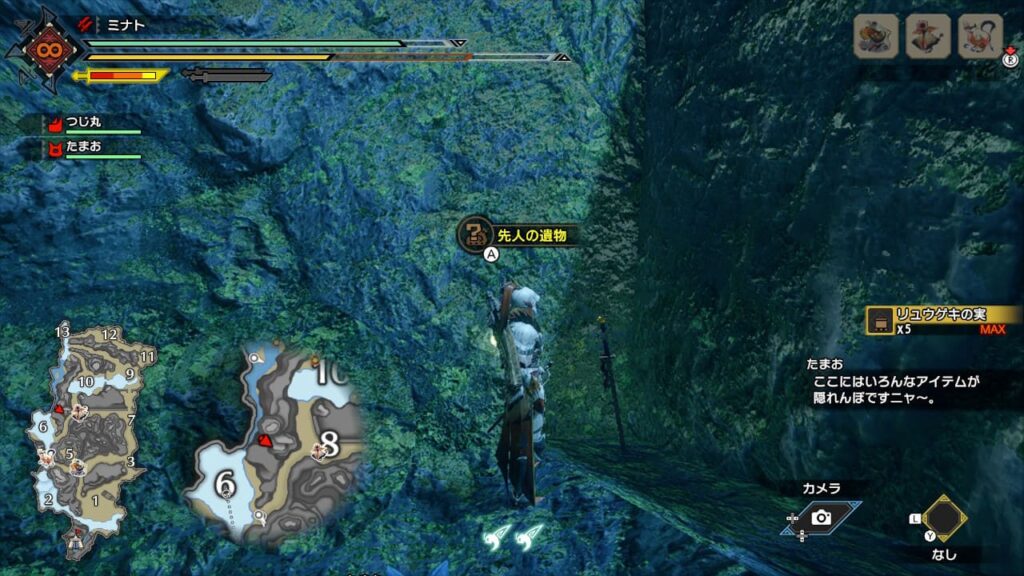Select buddy つじ丸 in the party list
This screenshot has height=576, width=1024.
(84, 124)
